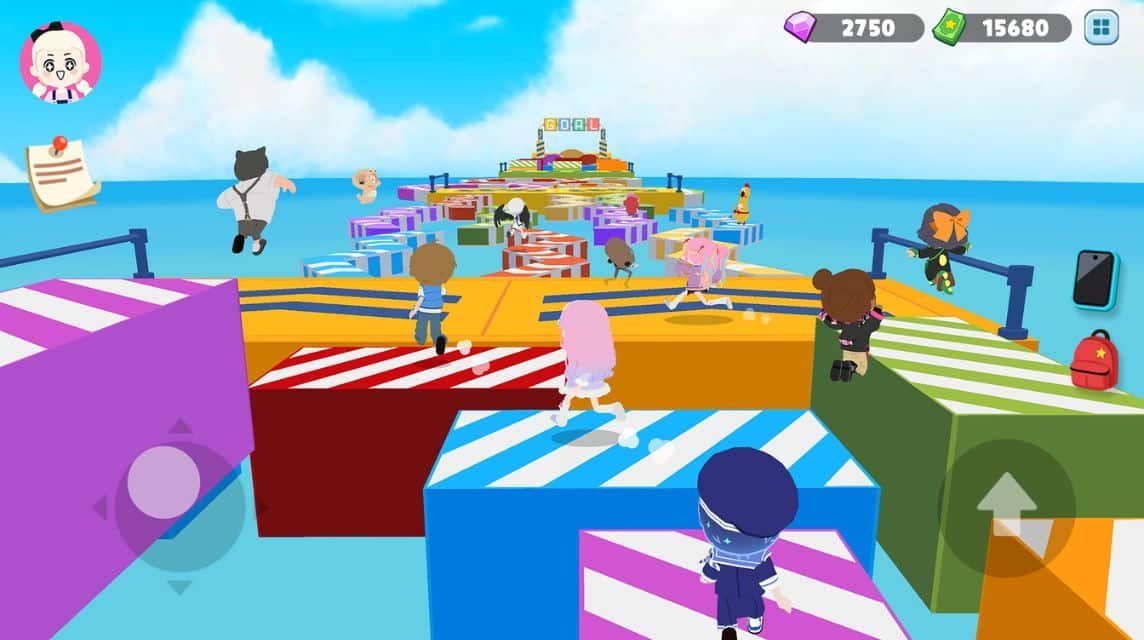This screenshot has height=640, width=1144.
Task: Open the red backpack inventory
Action: tap(1093, 360)
